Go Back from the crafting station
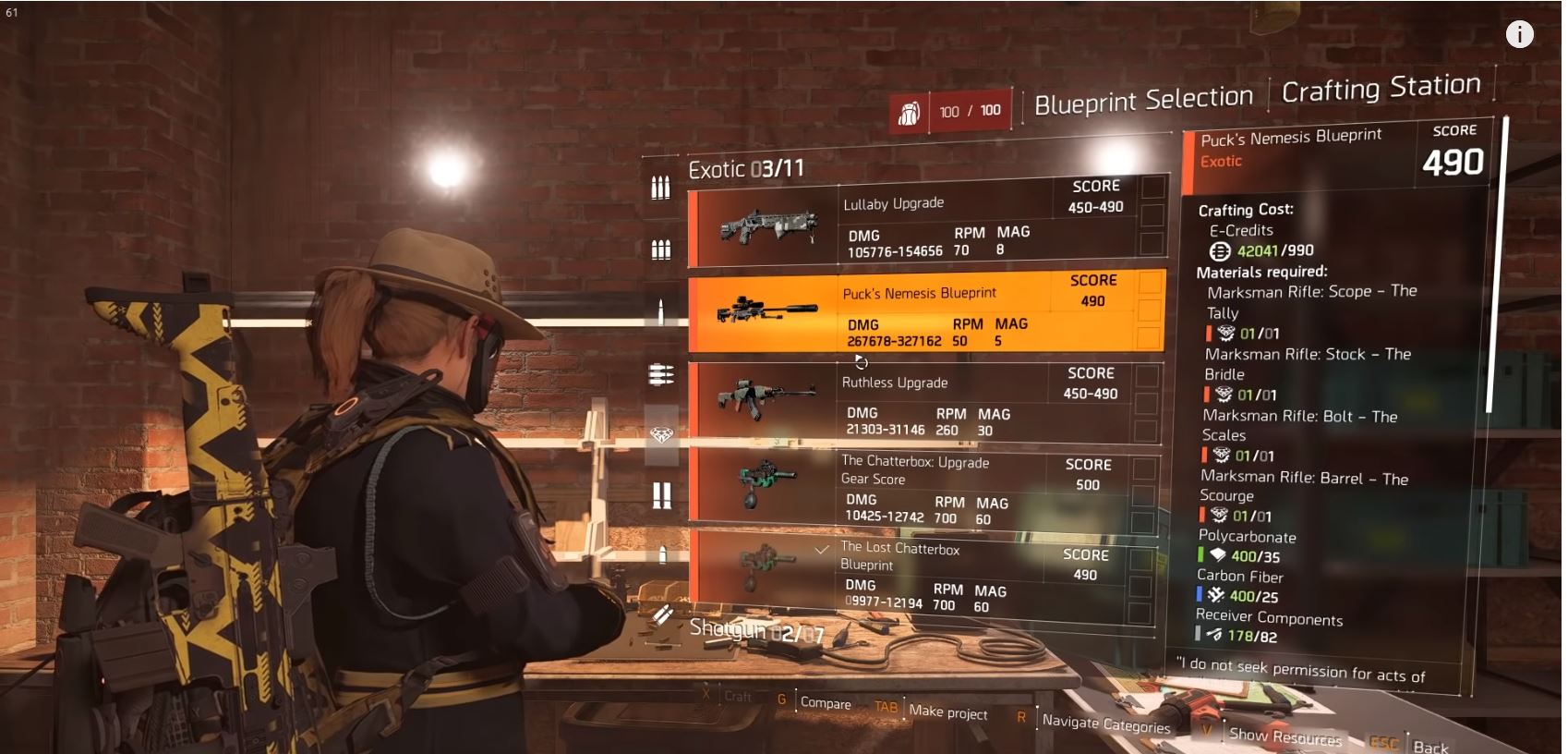 point(1429,747)
